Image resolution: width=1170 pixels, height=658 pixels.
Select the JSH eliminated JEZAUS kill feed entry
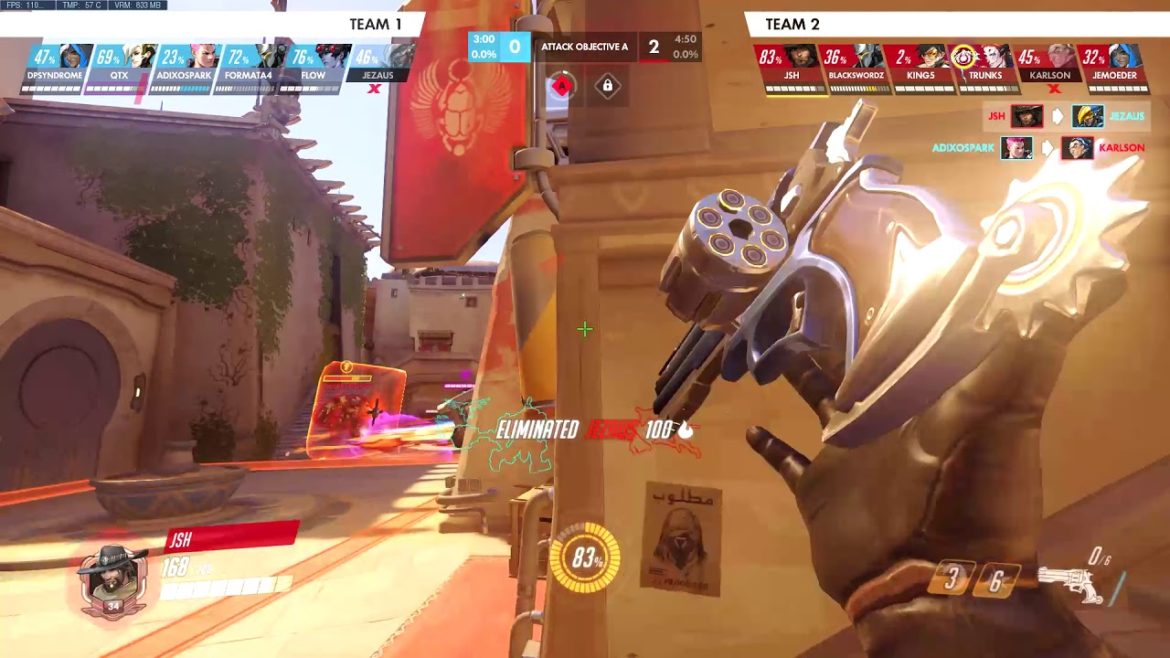pyautogui.click(x=1066, y=116)
